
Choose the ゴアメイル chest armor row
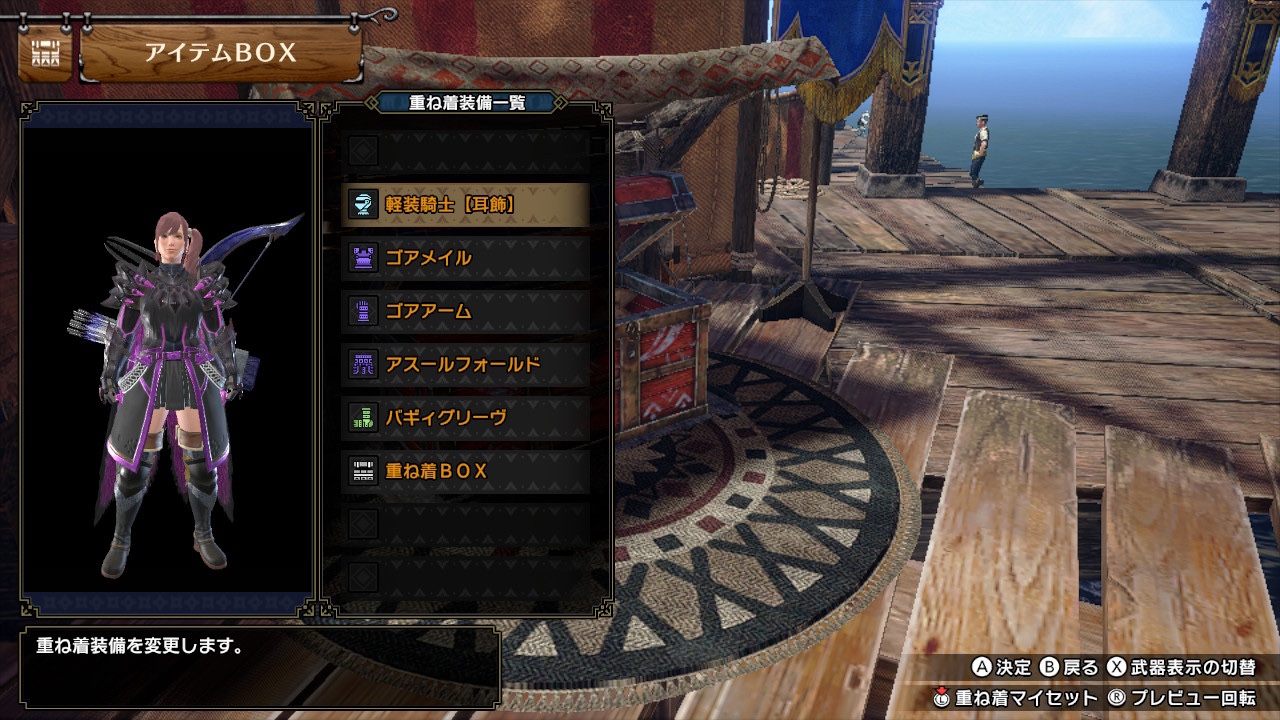point(466,258)
